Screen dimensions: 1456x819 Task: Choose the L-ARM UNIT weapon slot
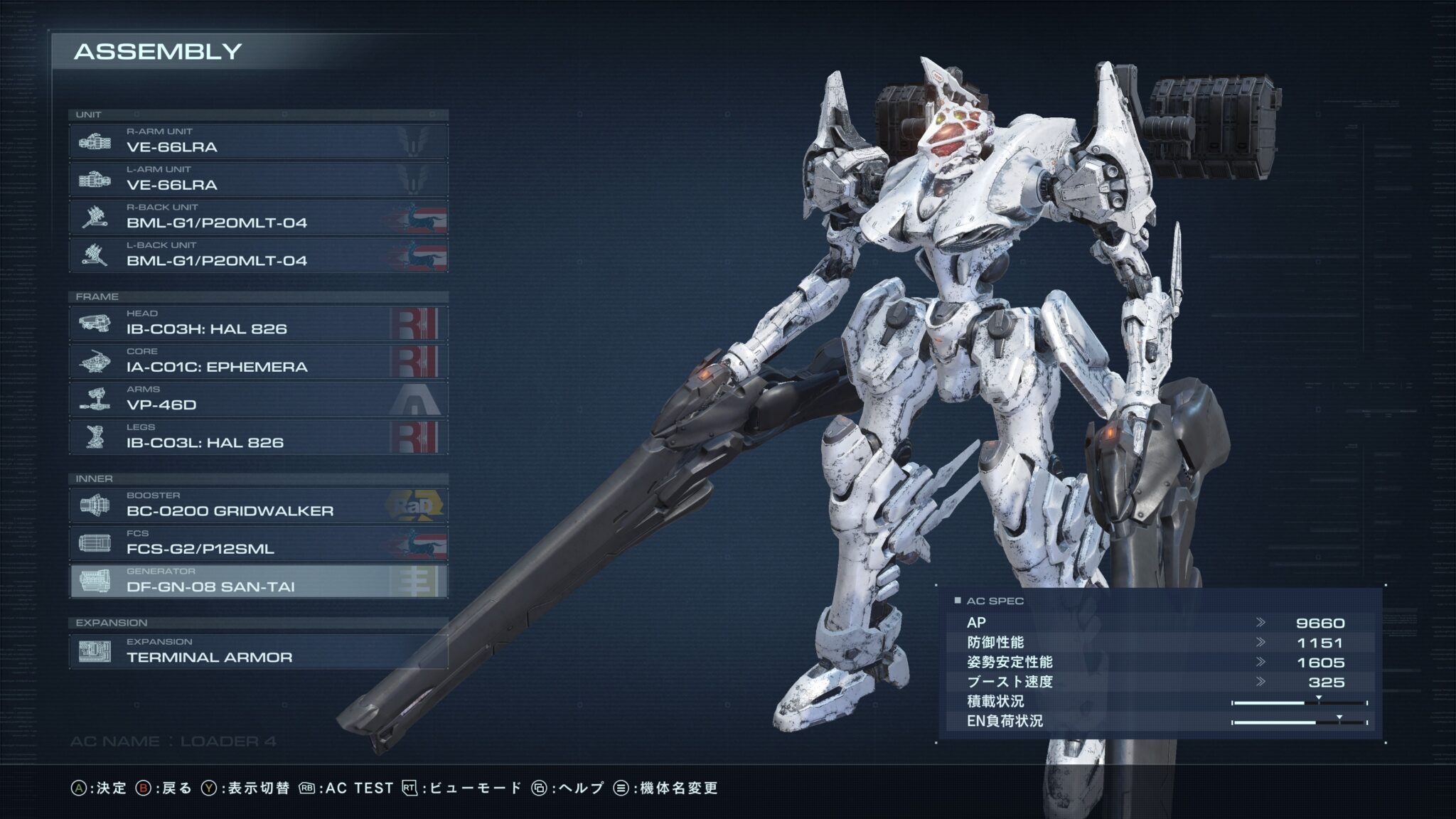258,179
